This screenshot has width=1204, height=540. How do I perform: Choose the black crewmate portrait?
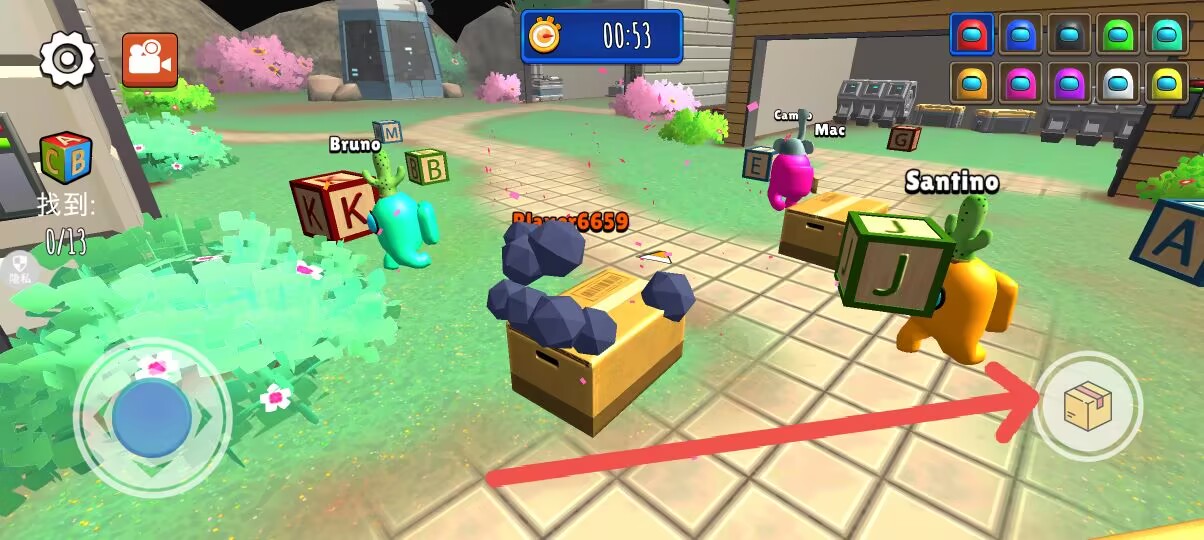[1069, 35]
